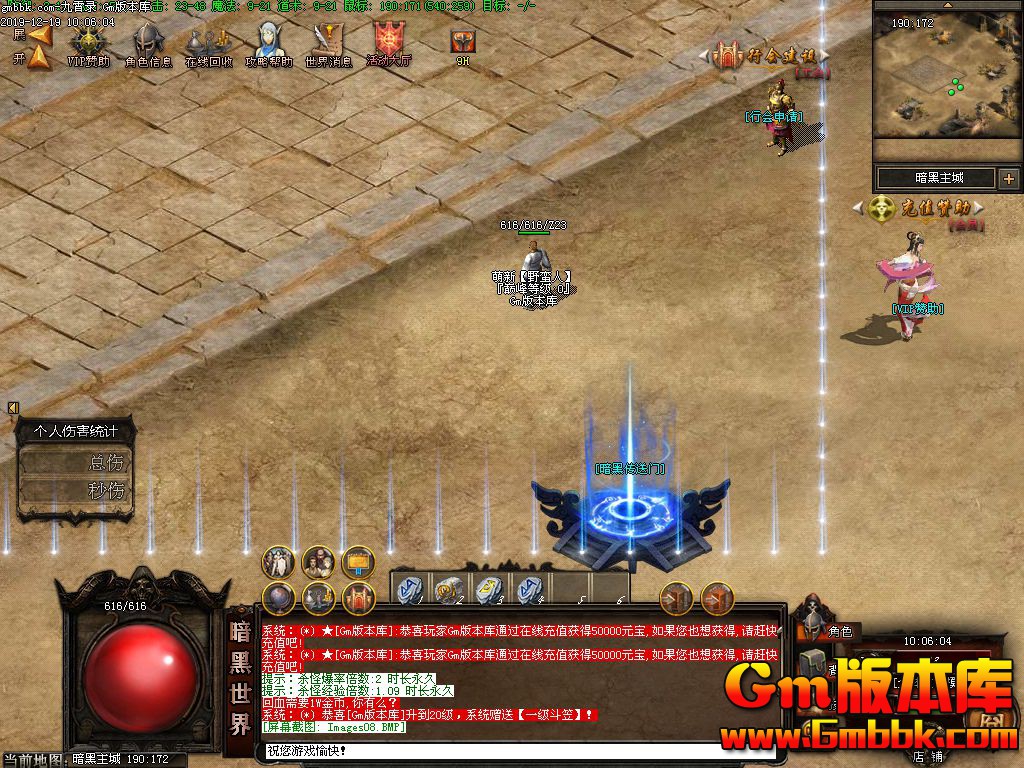Viewport: 1024px width, 768px height.
Task: Collapse the 个人伤害统计 panel with arrow
Action: (x=13, y=407)
